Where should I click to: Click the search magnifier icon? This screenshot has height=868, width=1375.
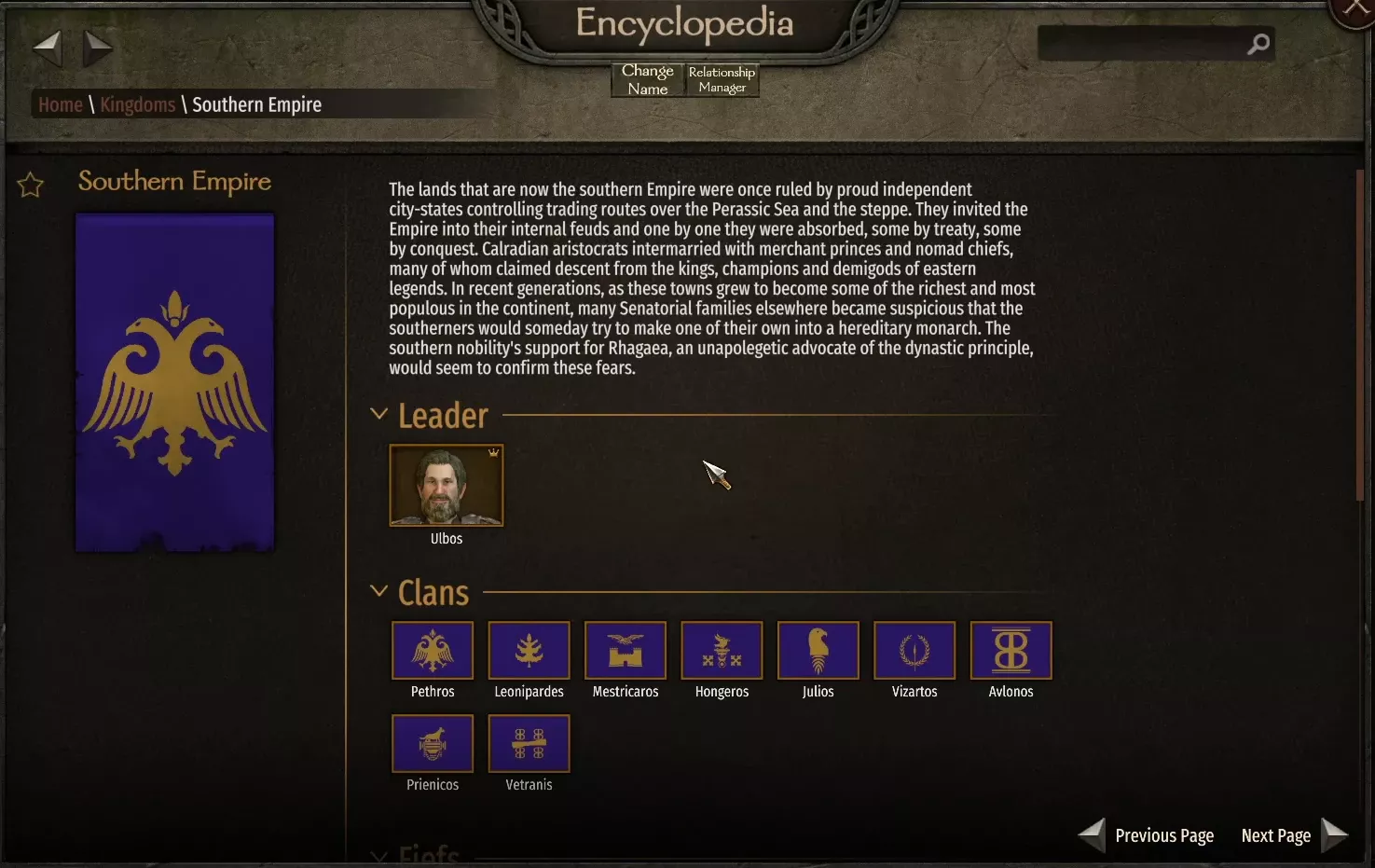(1258, 44)
